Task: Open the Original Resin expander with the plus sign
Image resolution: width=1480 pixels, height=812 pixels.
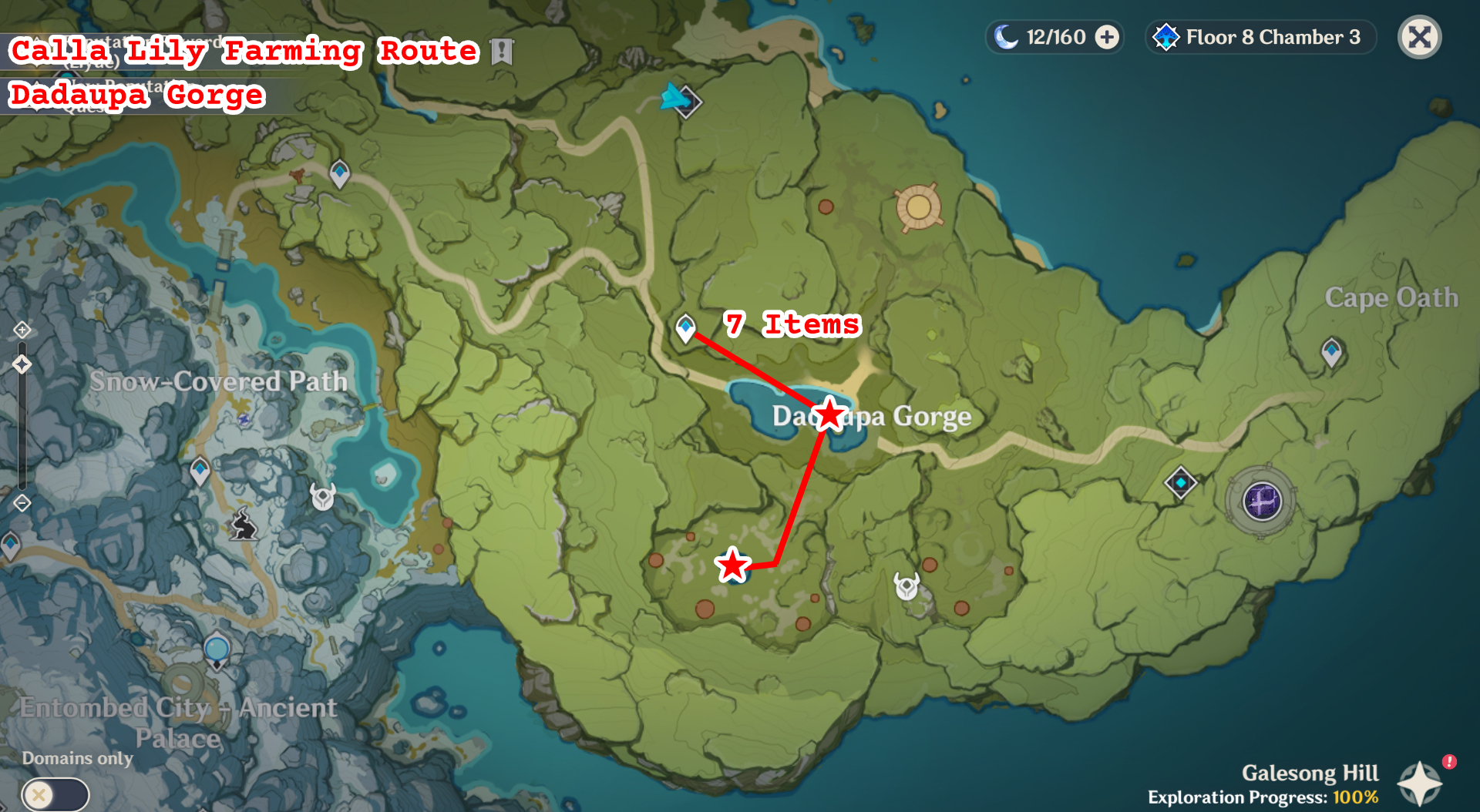Action: (1107, 36)
